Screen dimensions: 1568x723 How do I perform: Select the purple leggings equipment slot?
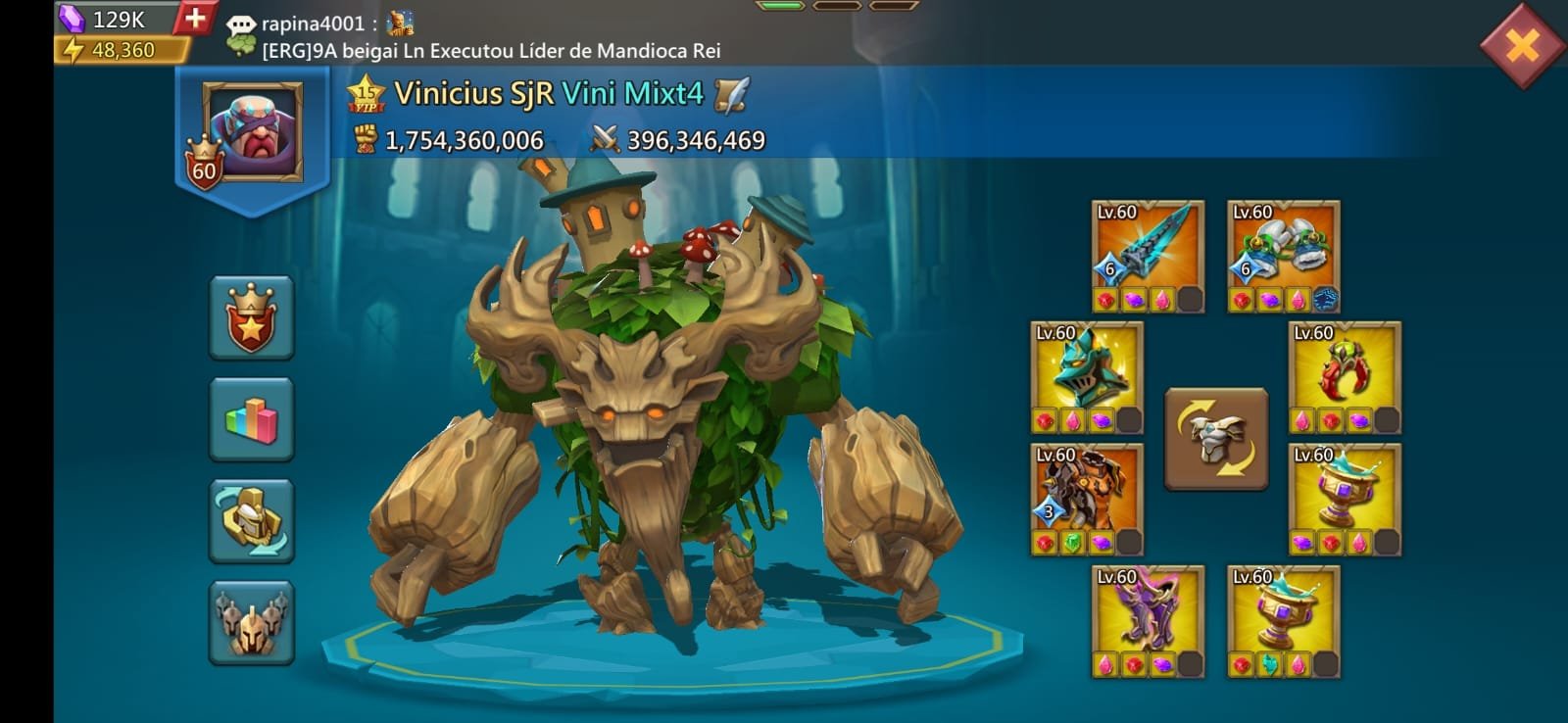pos(1148,621)
